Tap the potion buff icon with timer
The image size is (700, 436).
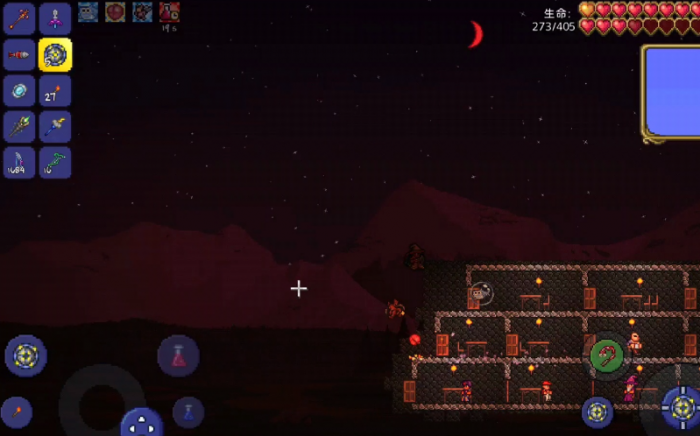[x=169, y=12]
